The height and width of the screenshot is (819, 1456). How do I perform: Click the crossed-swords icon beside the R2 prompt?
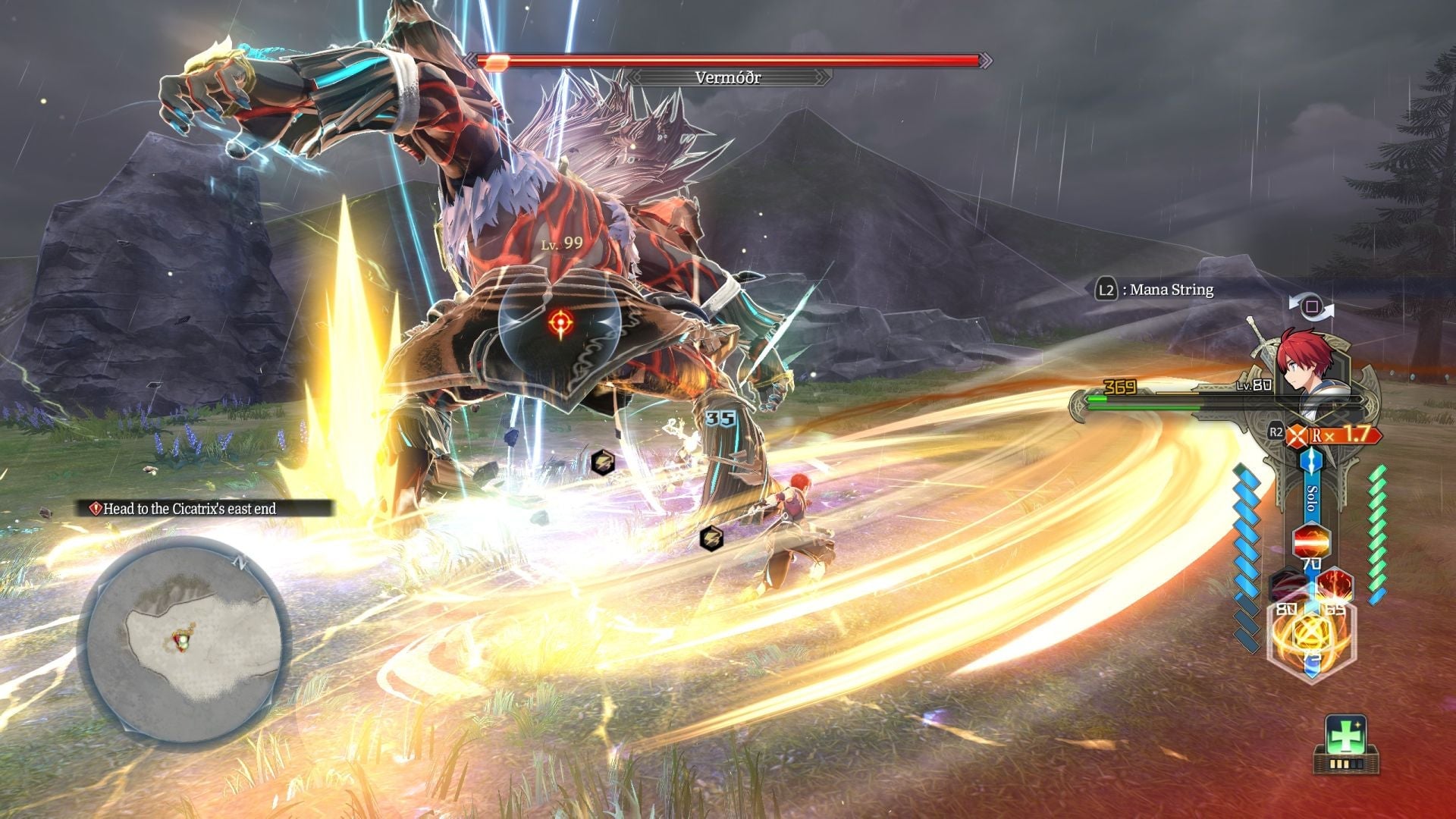tap(1297, 435)
